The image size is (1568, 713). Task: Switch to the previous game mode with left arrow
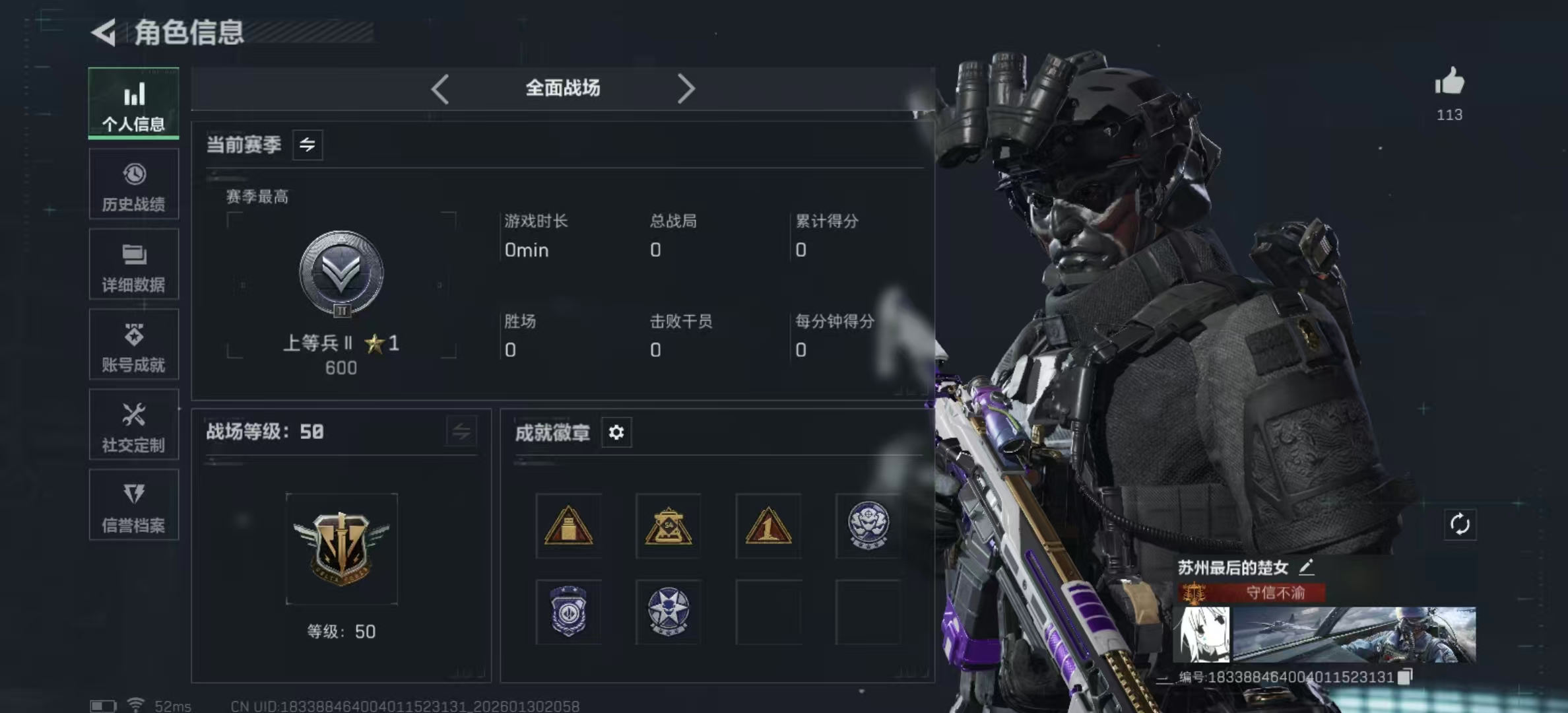440,88
